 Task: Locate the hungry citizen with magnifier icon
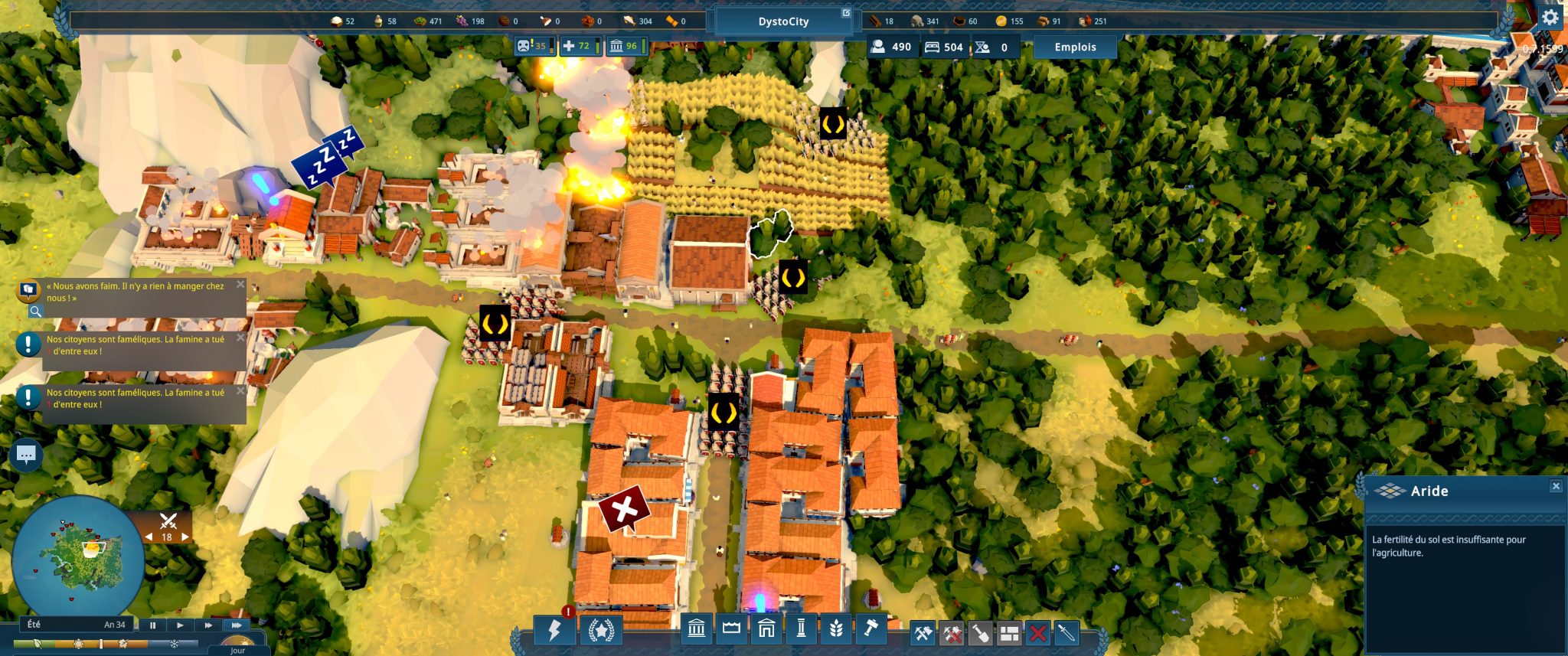click(x=35, y=311)
